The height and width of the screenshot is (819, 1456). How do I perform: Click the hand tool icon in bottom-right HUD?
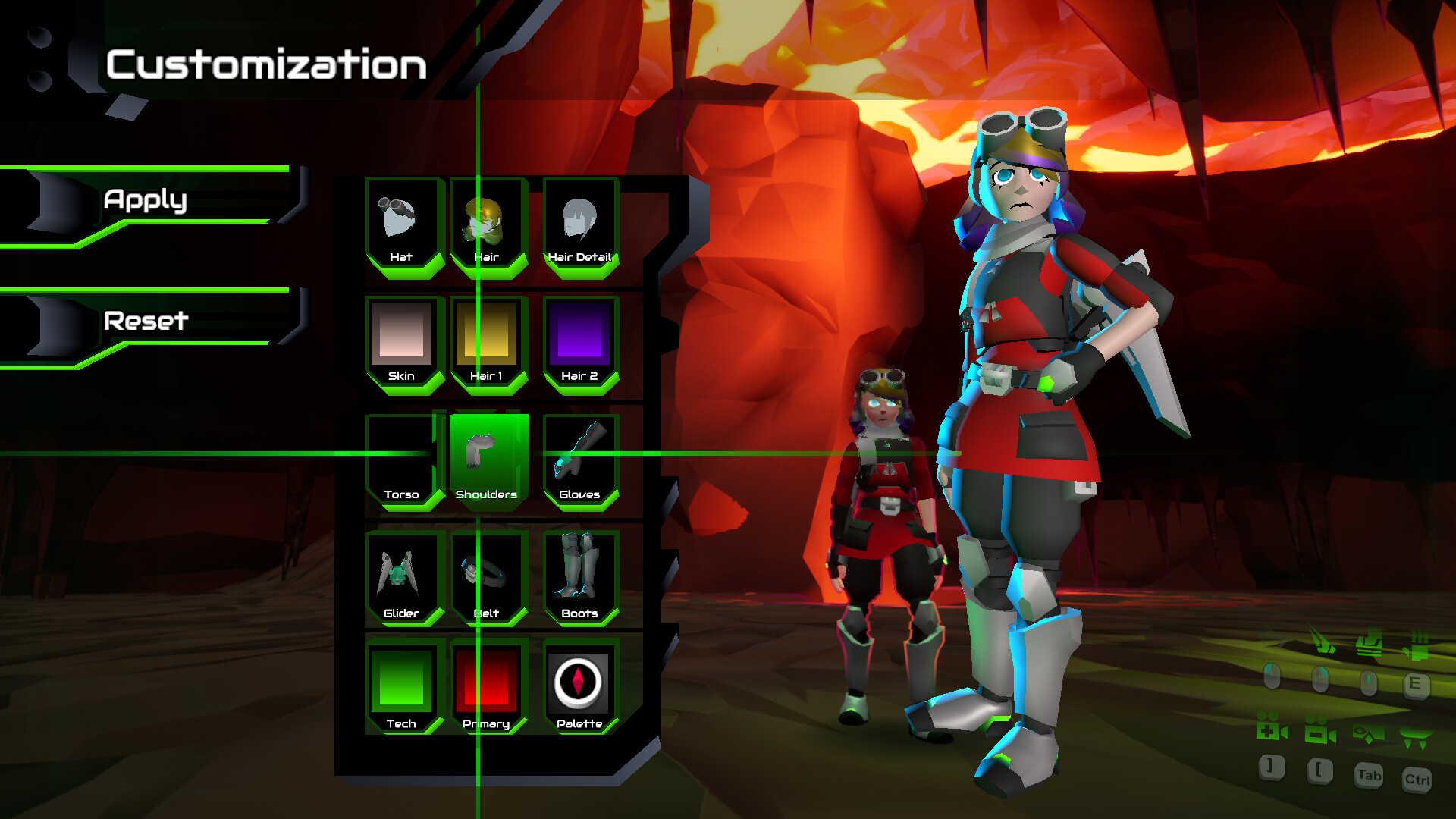1417,646
